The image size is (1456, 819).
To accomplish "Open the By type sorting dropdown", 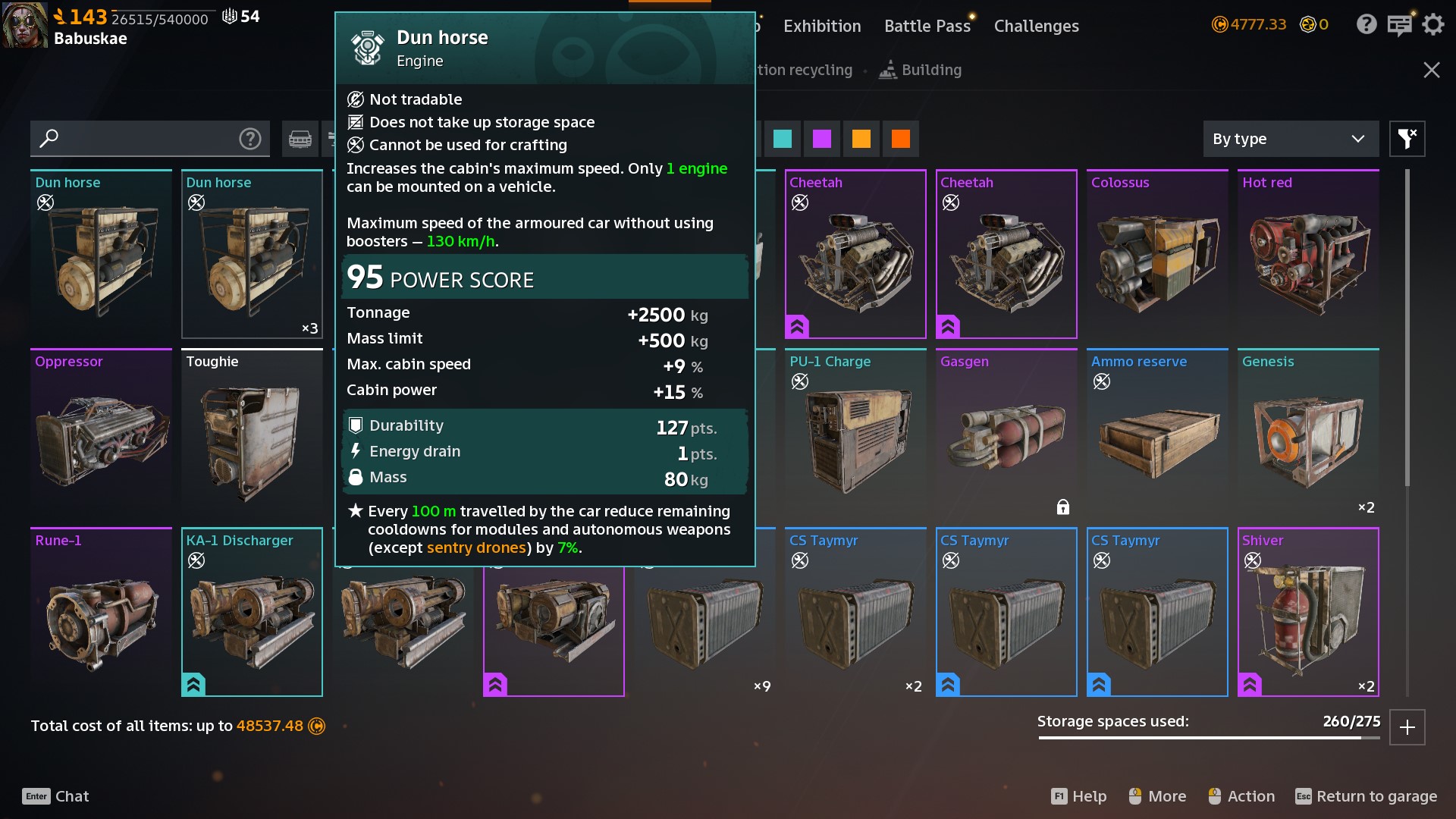I will (1290, 139).
